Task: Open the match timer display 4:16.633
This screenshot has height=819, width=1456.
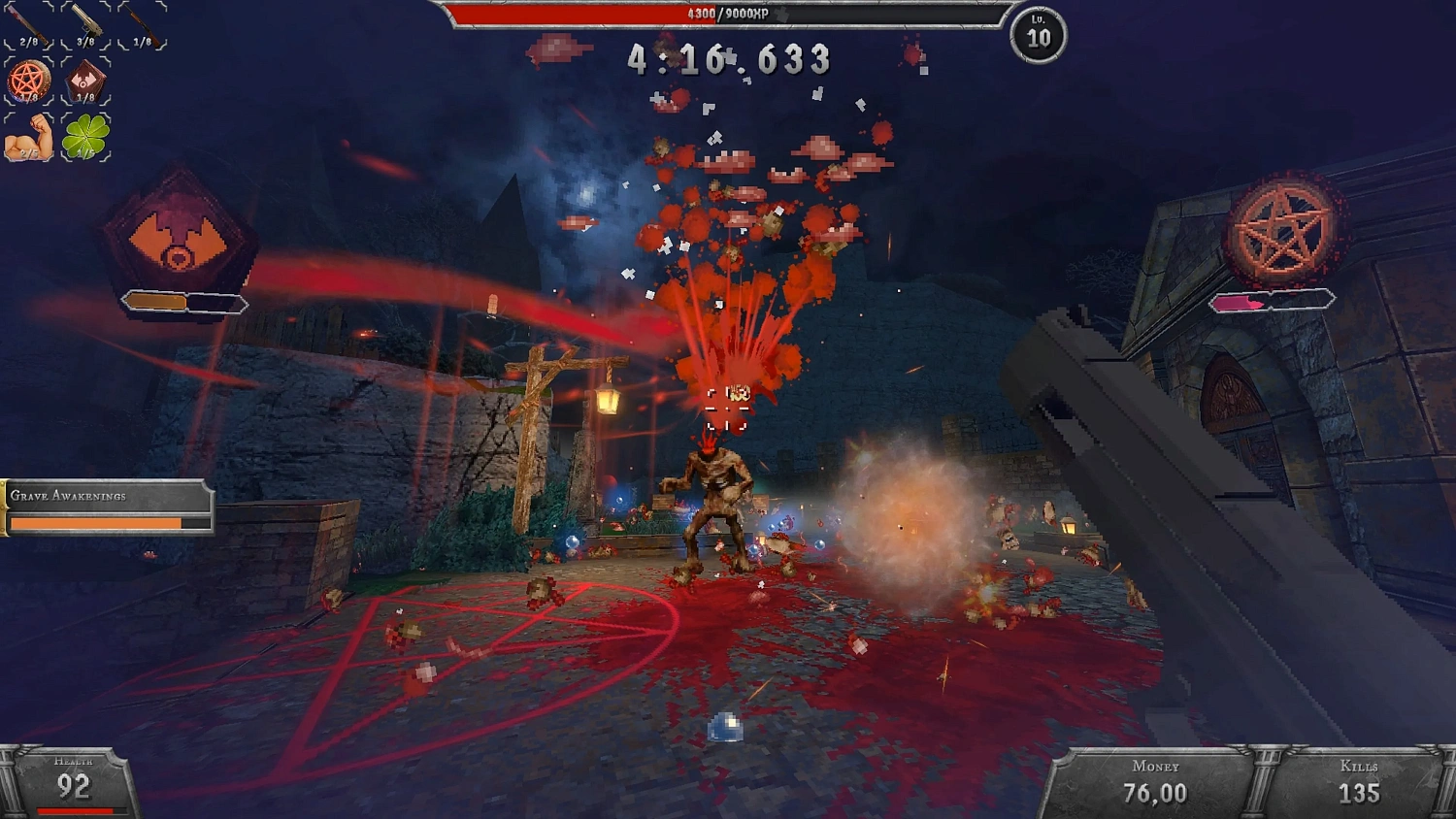Action: [728, 58]
